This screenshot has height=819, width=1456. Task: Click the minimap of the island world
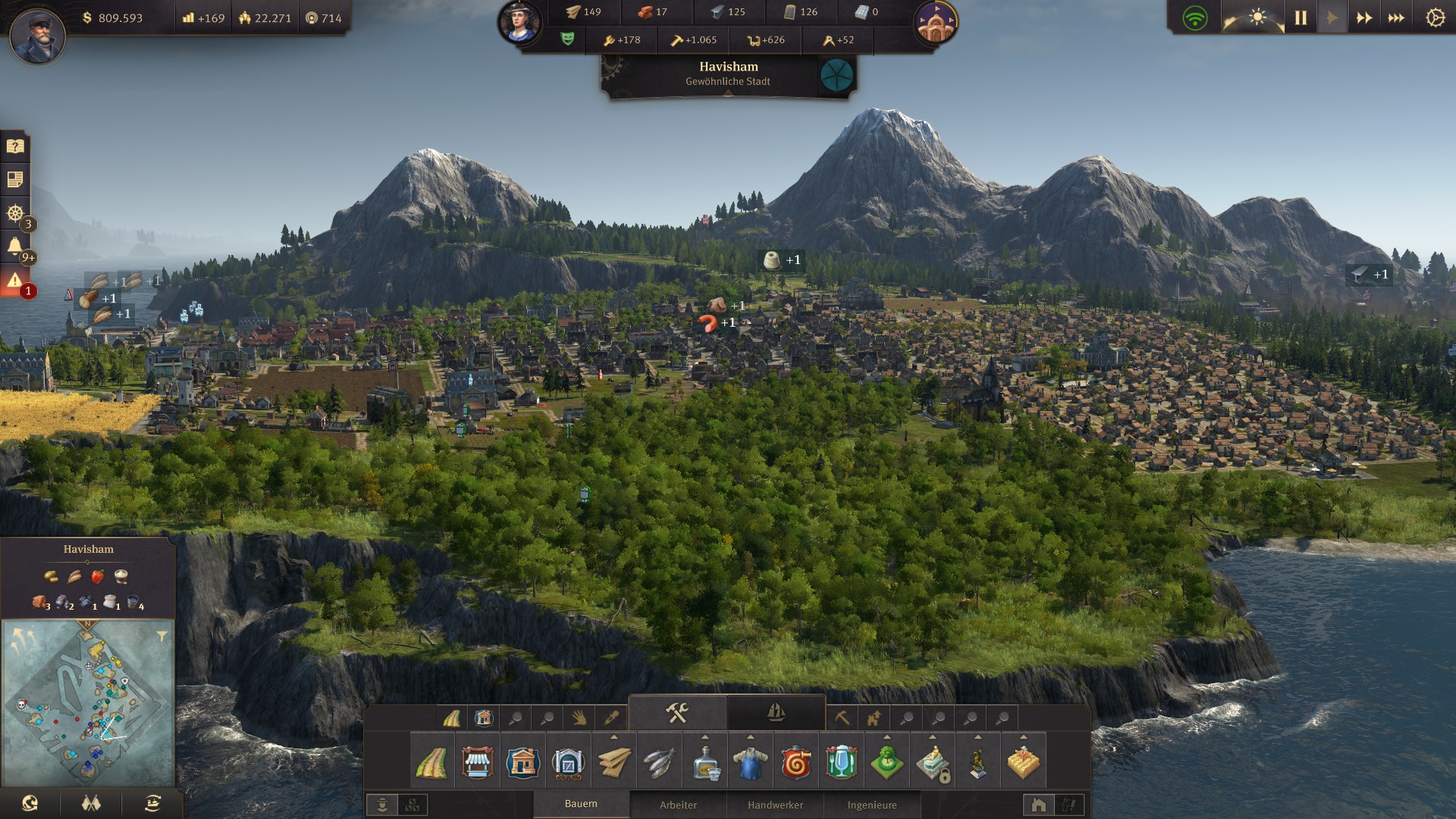88,701
